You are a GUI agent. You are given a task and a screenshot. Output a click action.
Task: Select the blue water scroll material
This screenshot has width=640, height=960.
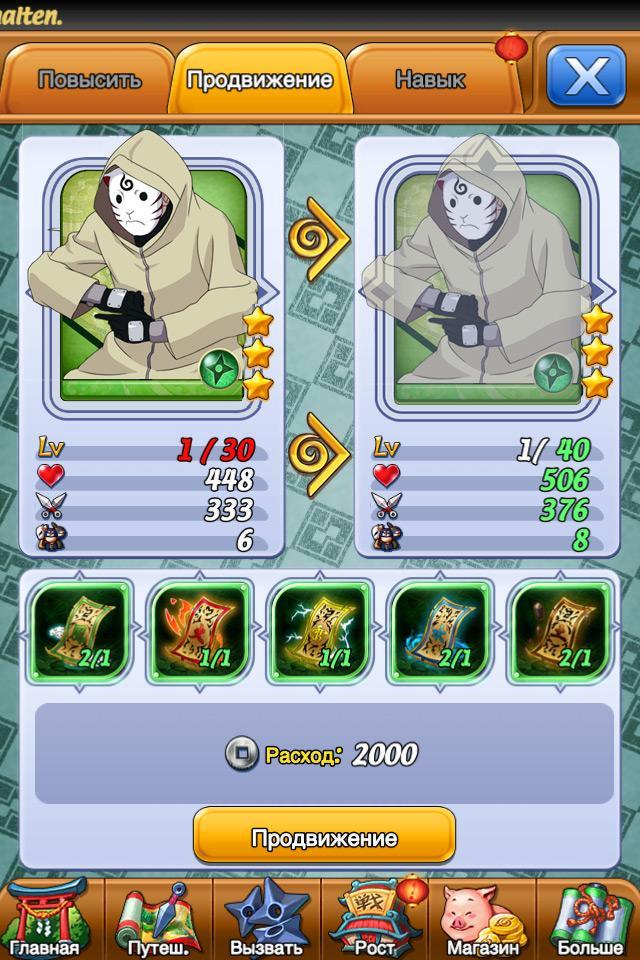coord(442,628)
